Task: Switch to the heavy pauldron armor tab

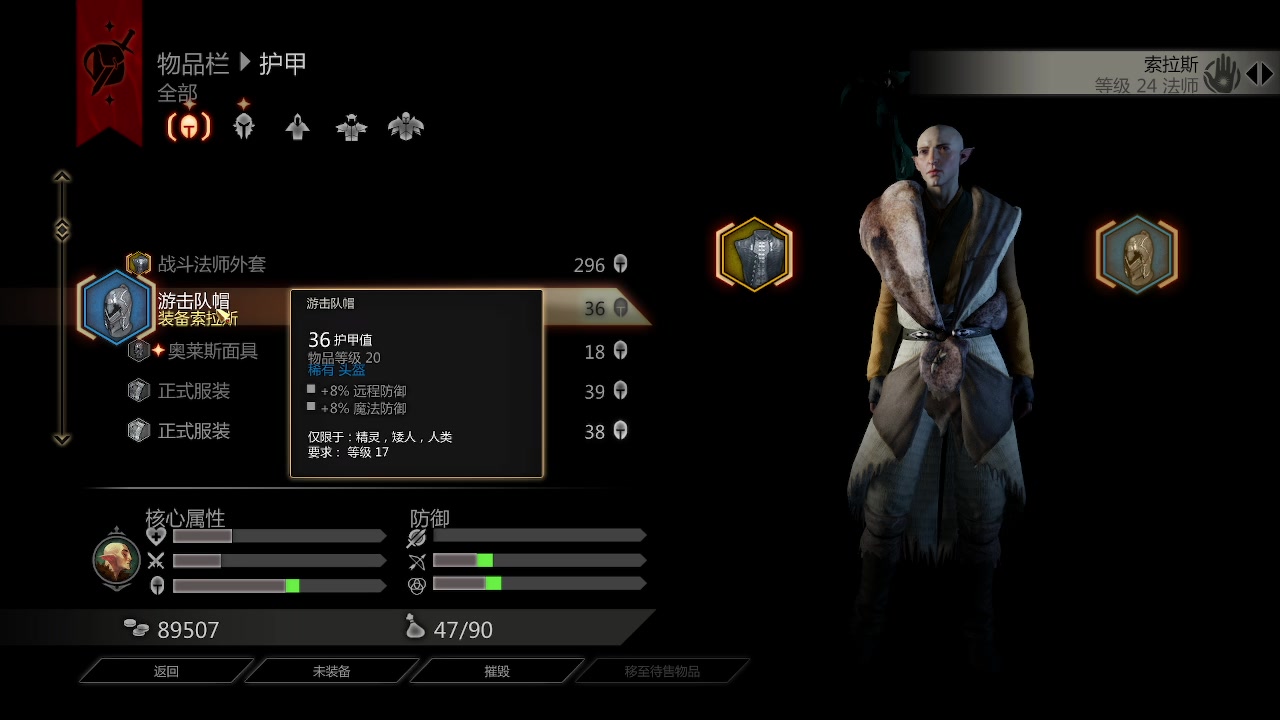Action: [x=406, y=127]
